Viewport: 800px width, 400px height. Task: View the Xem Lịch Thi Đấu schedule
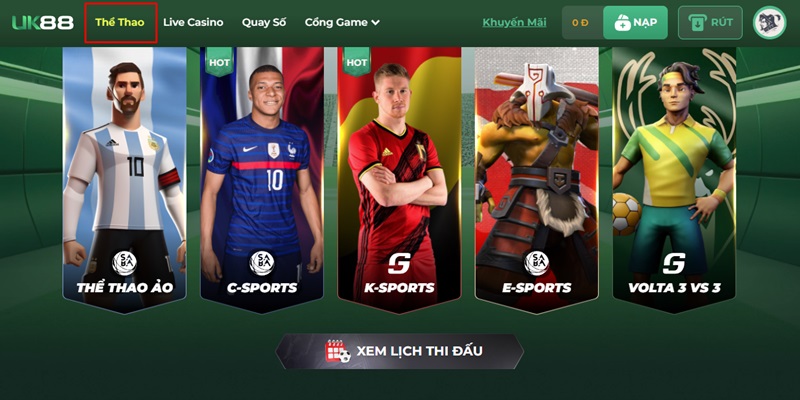click(400, 351)
